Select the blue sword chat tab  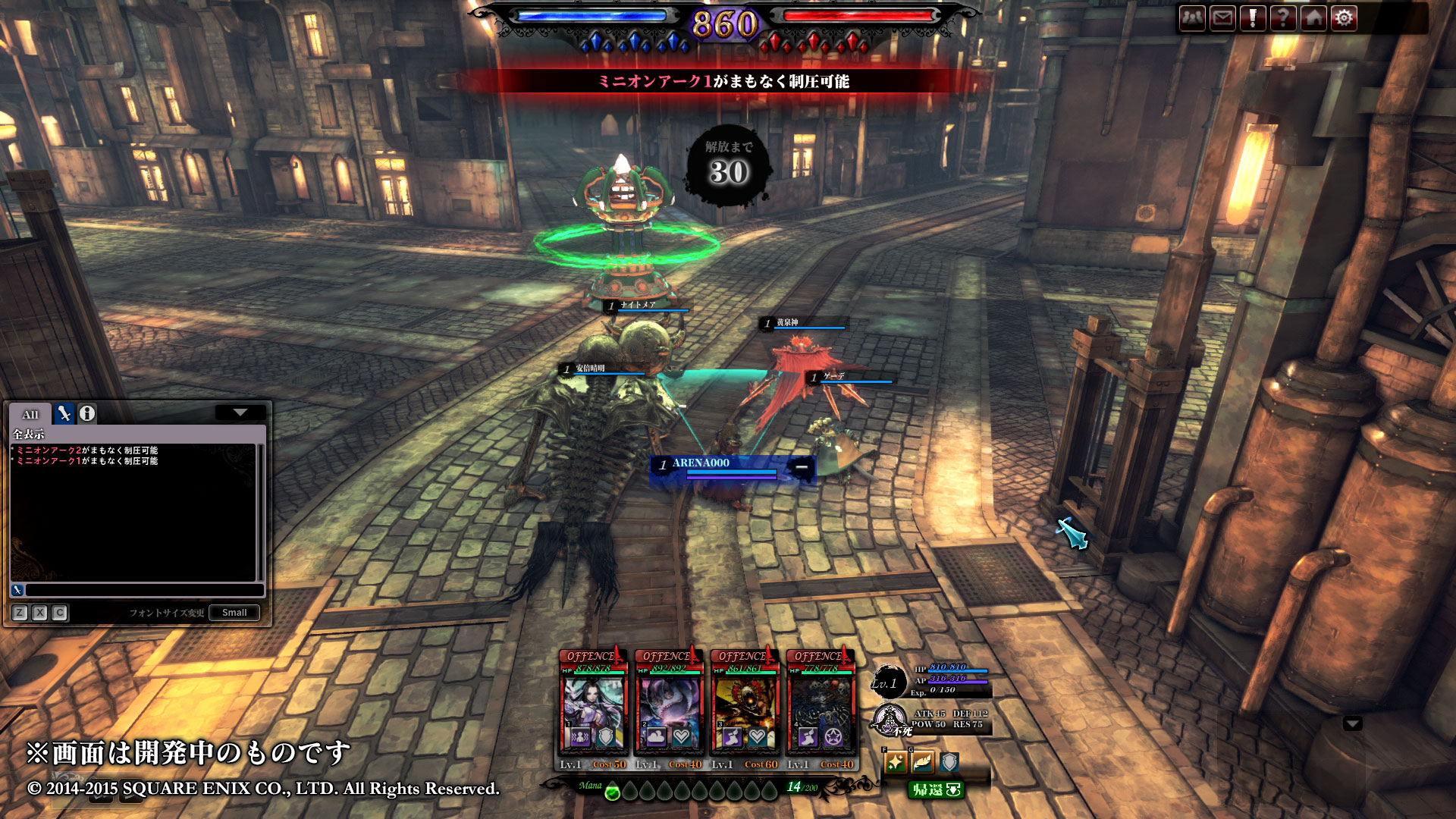64,414
